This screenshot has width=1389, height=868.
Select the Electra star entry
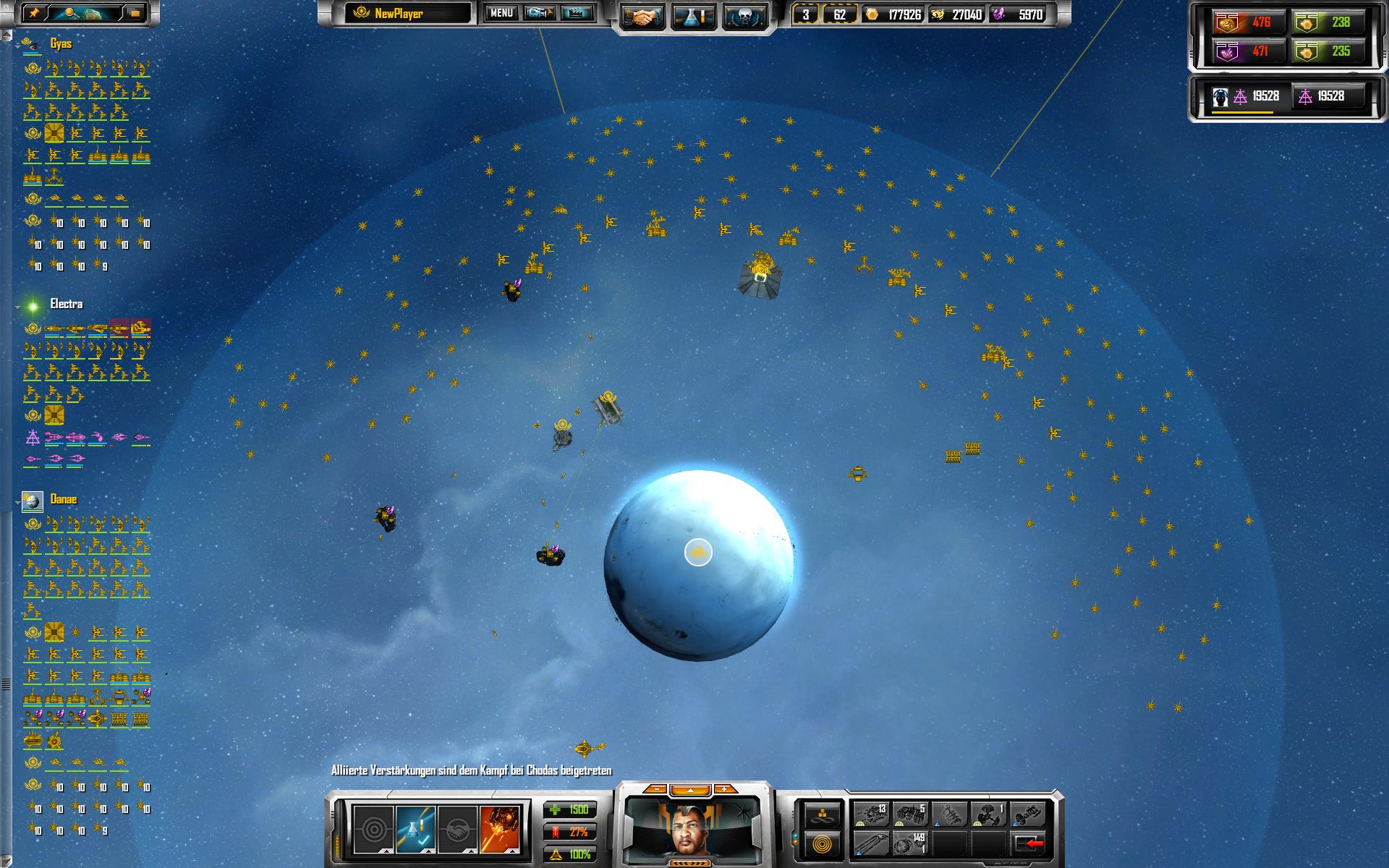coord(66,305)
